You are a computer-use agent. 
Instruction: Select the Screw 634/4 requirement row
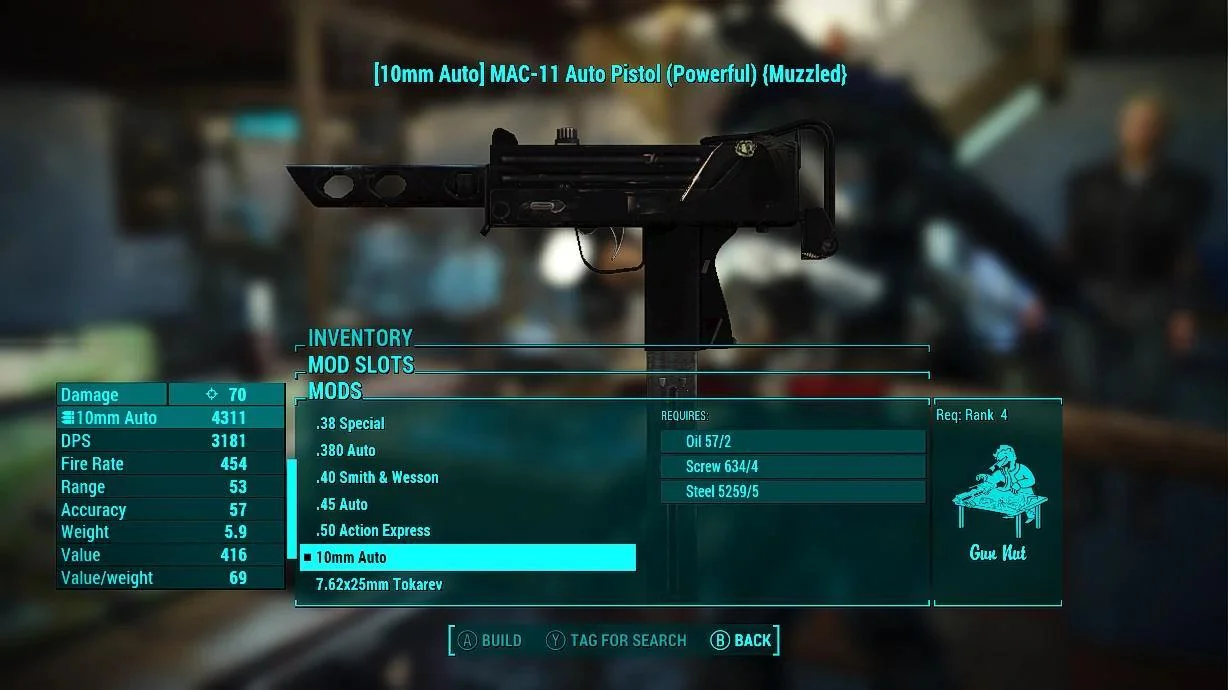pos(792,467)
